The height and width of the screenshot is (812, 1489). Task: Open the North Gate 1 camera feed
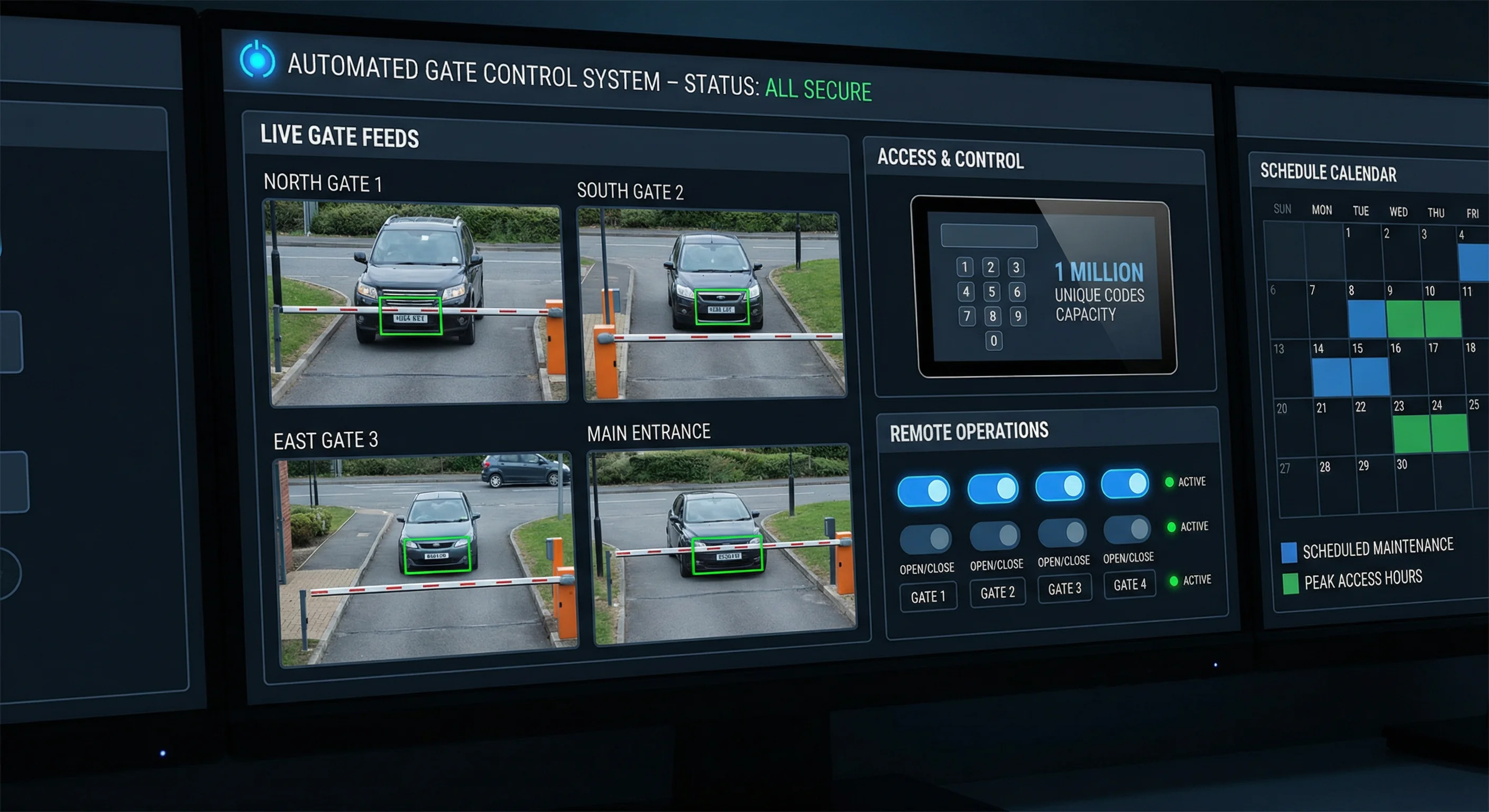pyautogui.click(x=415, y=302)
